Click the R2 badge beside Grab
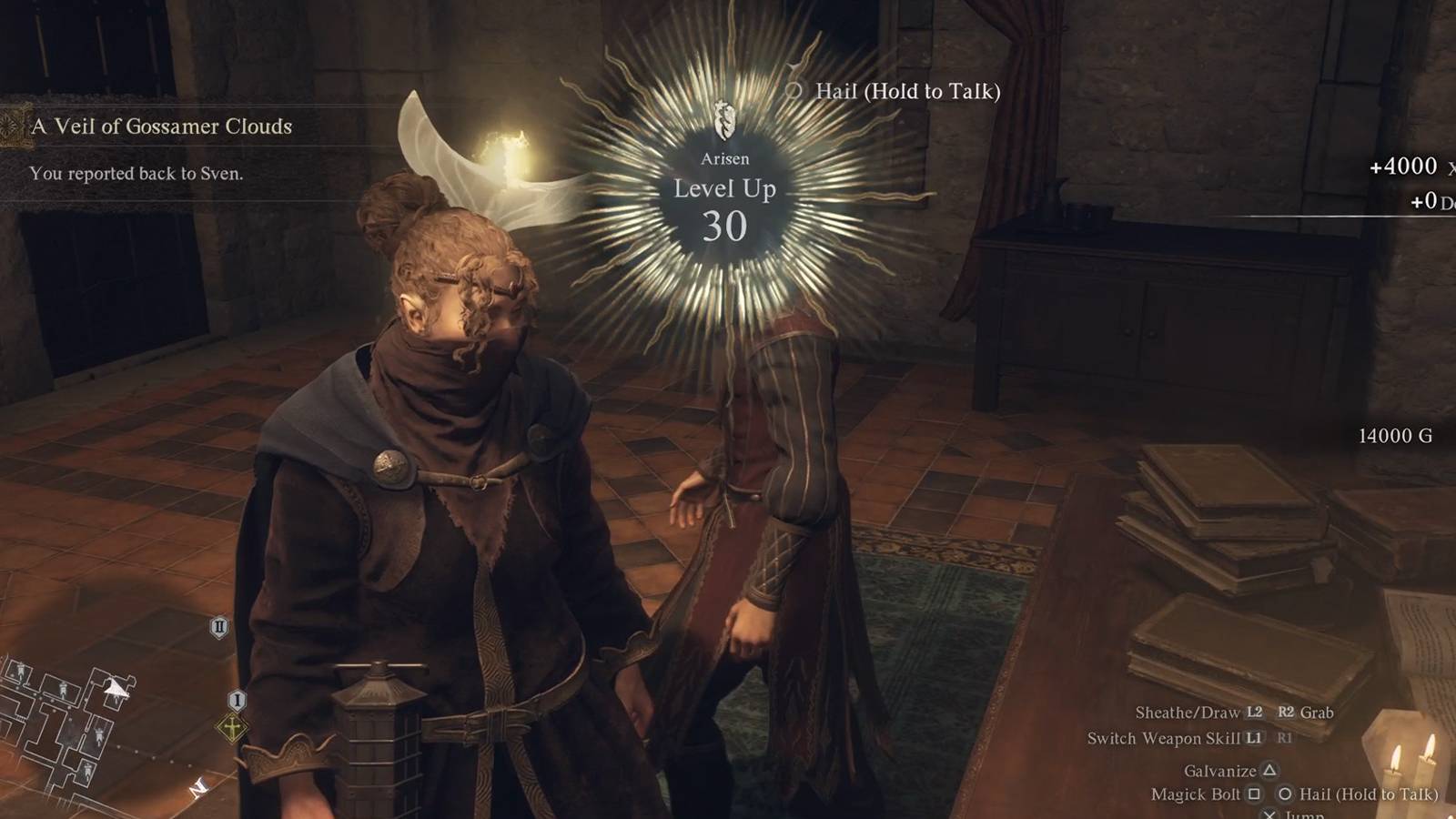 click(x=1287, y=713)
